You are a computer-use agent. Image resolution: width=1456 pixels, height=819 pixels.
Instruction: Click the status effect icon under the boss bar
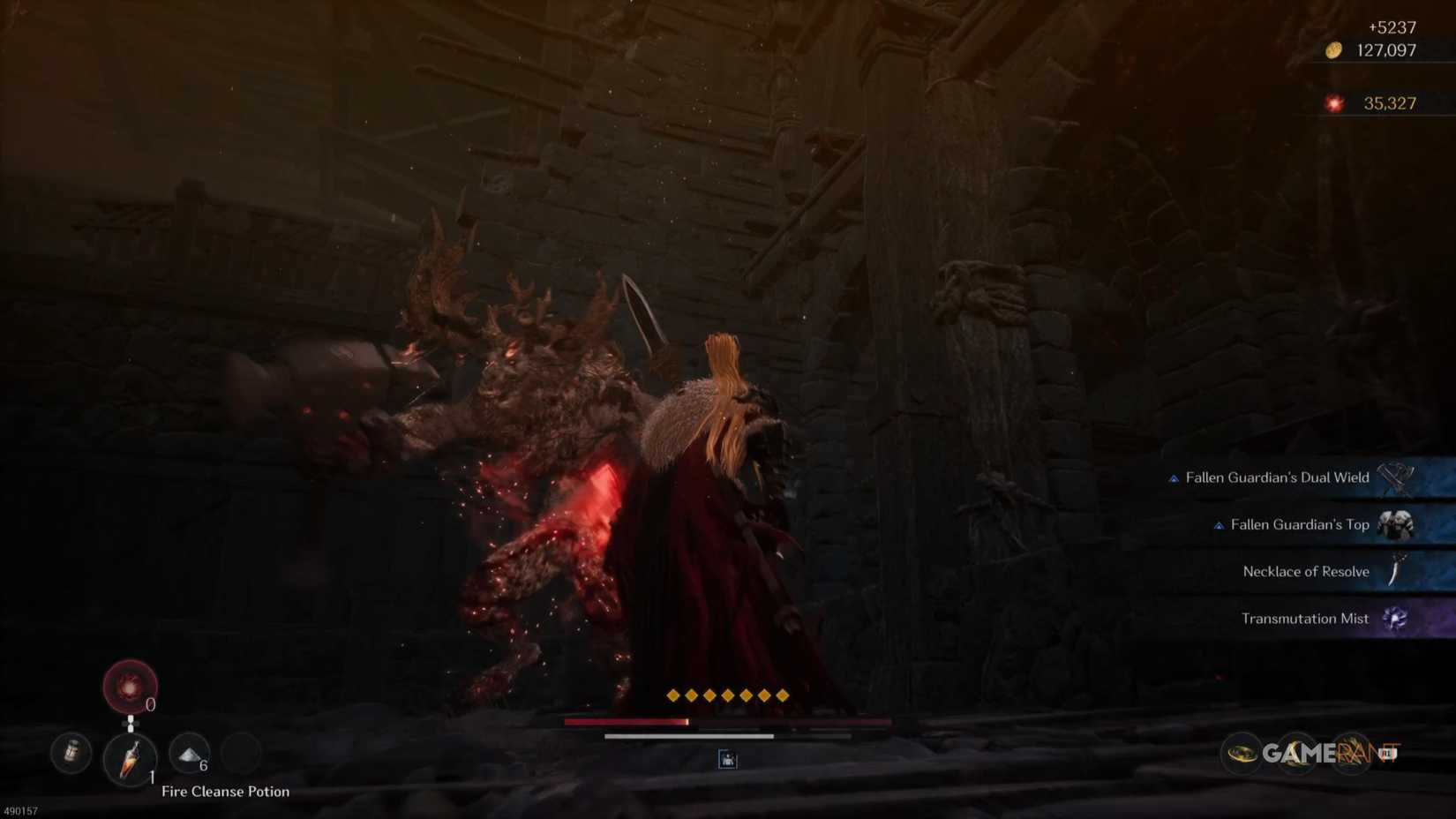pos(727,760)
